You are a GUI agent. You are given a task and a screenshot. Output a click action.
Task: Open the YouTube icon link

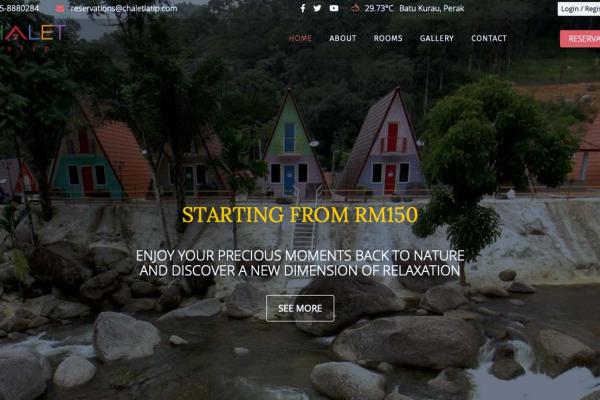click(x=334, y=8)
